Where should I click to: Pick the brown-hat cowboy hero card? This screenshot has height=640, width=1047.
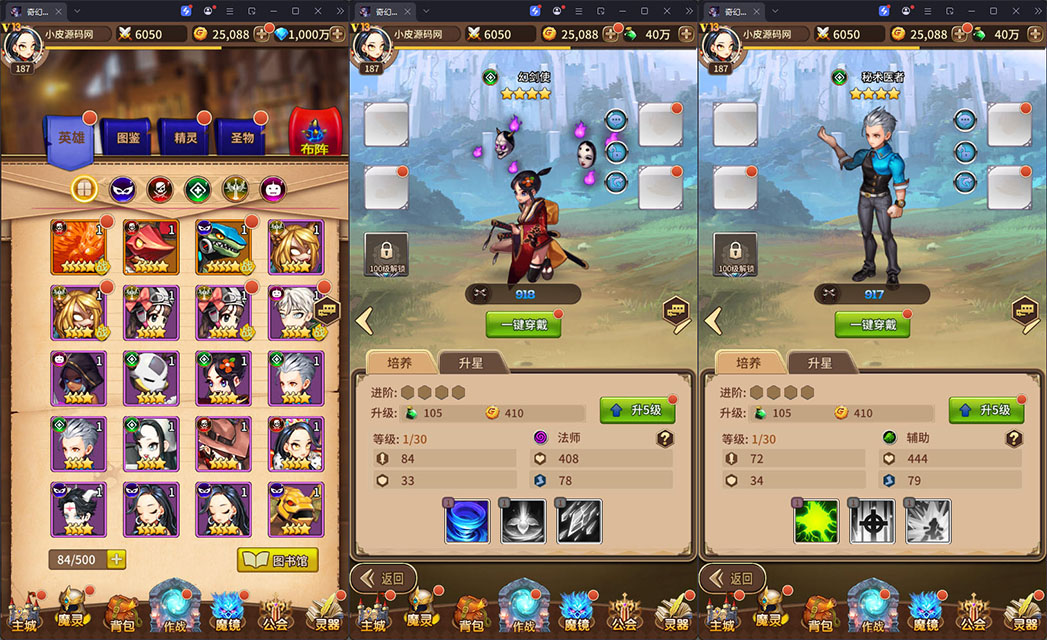[223, 444]
